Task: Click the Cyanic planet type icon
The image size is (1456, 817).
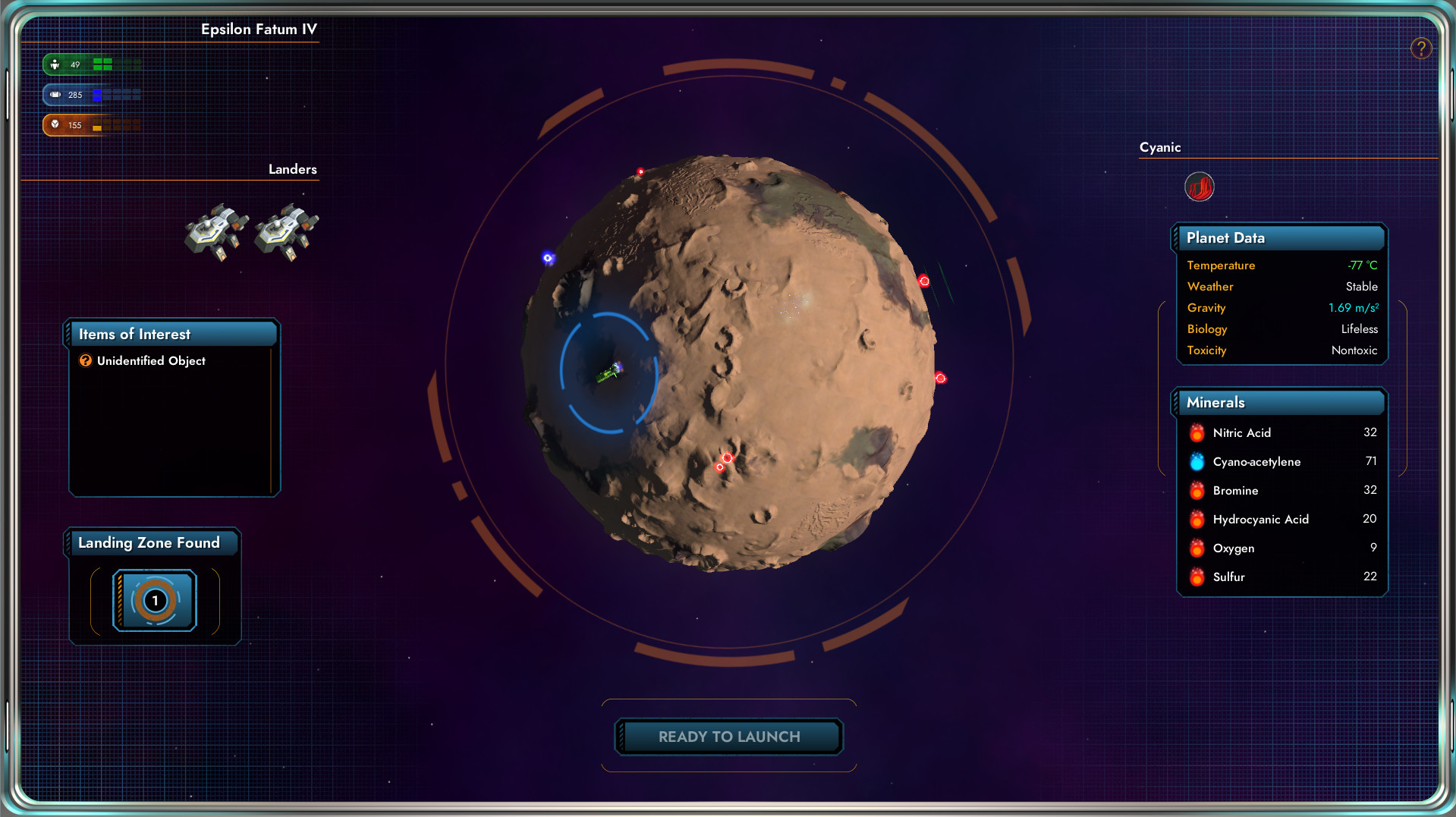Action: [x=1199, y=187]
